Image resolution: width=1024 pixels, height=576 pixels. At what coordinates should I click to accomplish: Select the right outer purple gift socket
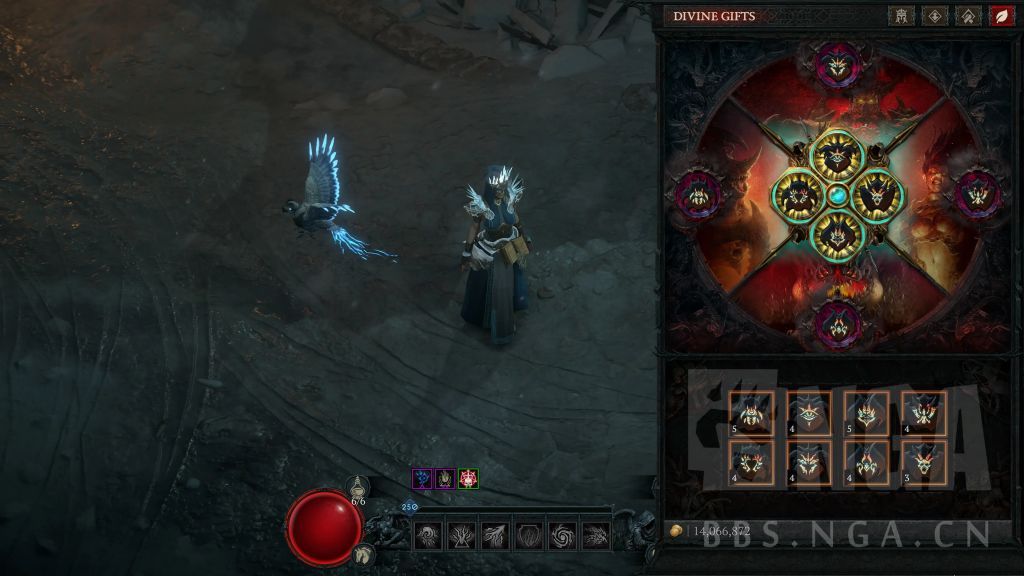point(977,192)
